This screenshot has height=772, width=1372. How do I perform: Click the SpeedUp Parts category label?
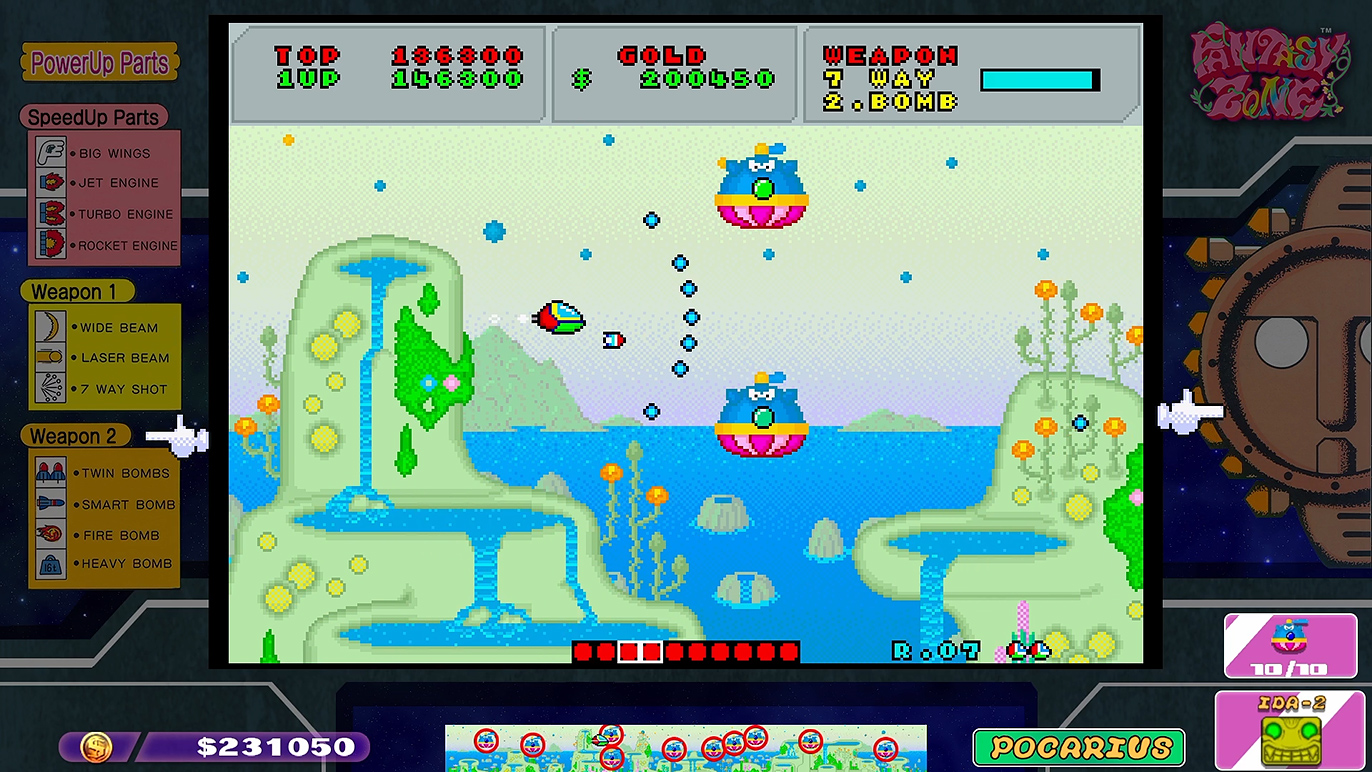click(x=93, y=117)
